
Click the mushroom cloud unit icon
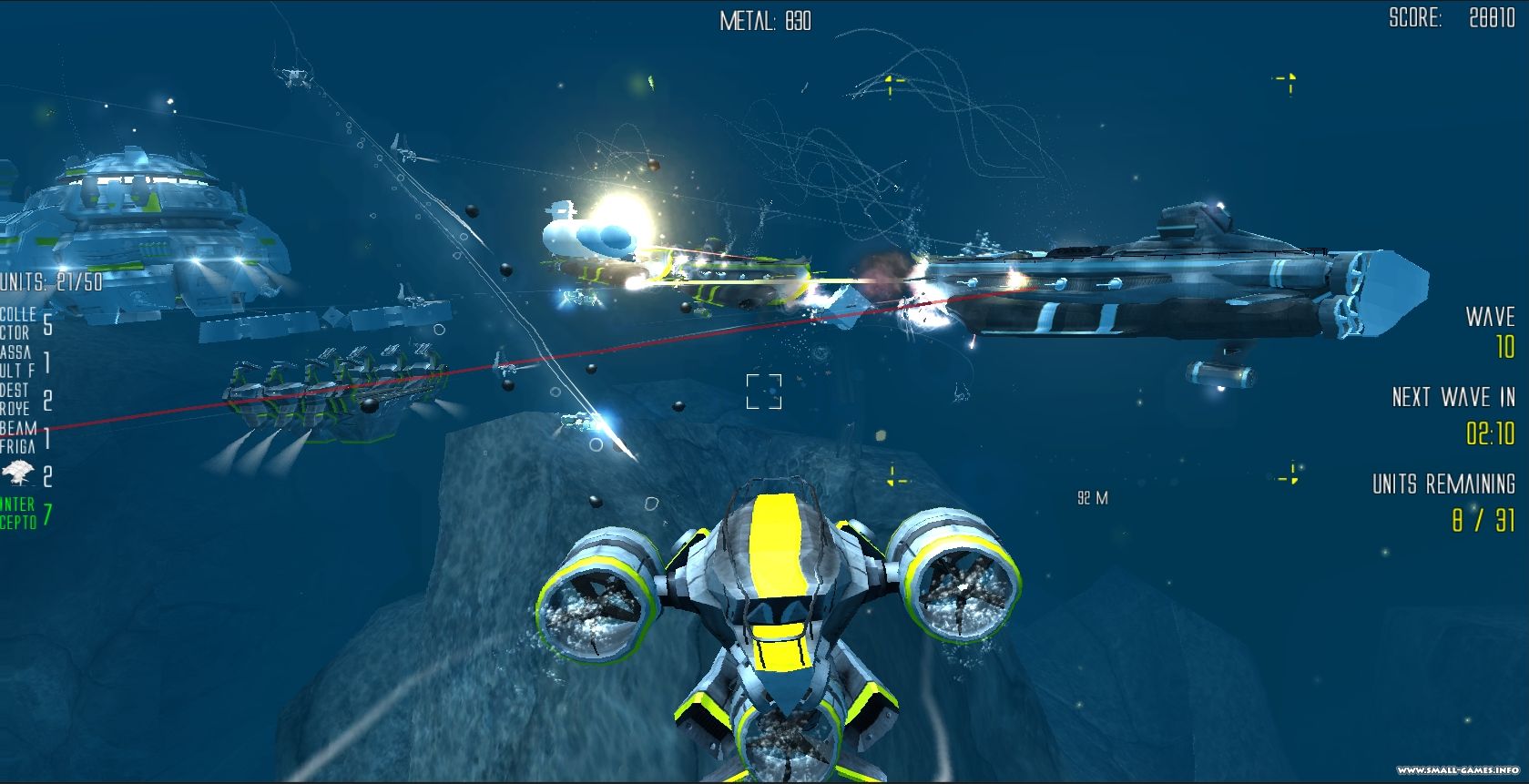[16, 474]
